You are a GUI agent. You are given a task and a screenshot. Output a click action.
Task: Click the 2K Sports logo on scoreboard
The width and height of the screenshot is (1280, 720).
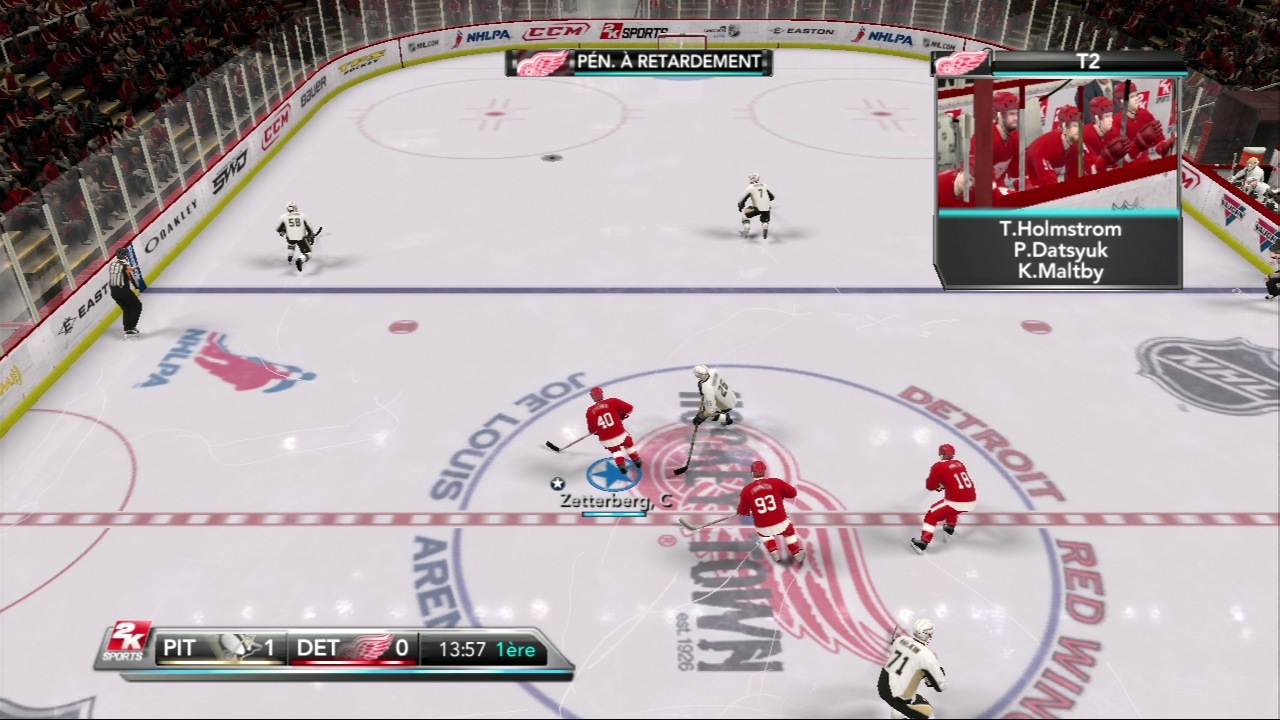click(x=128, y=641)
